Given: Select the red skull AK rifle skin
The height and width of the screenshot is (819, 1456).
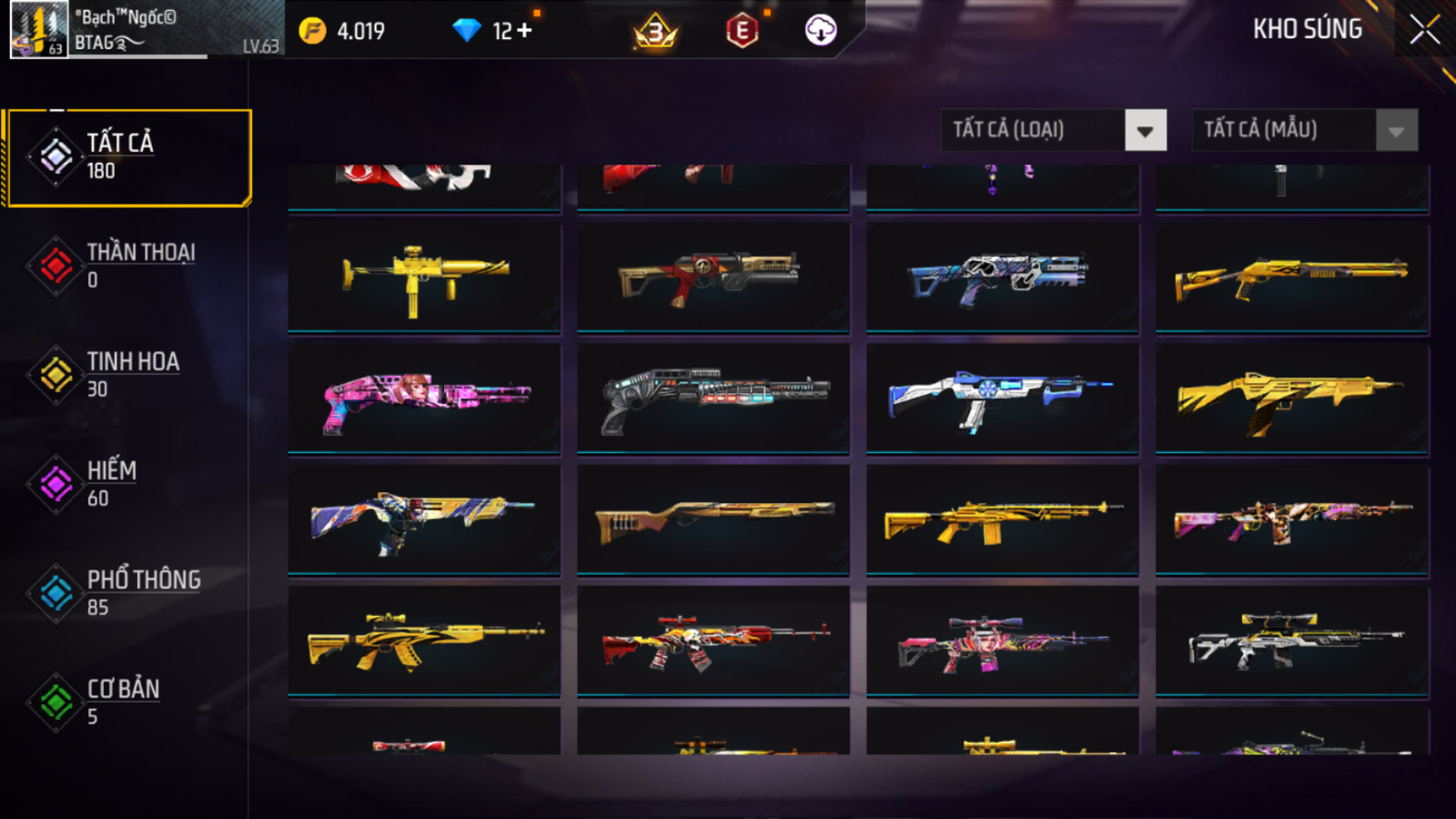Looking at the screenshot, I should tap(713, 640).
